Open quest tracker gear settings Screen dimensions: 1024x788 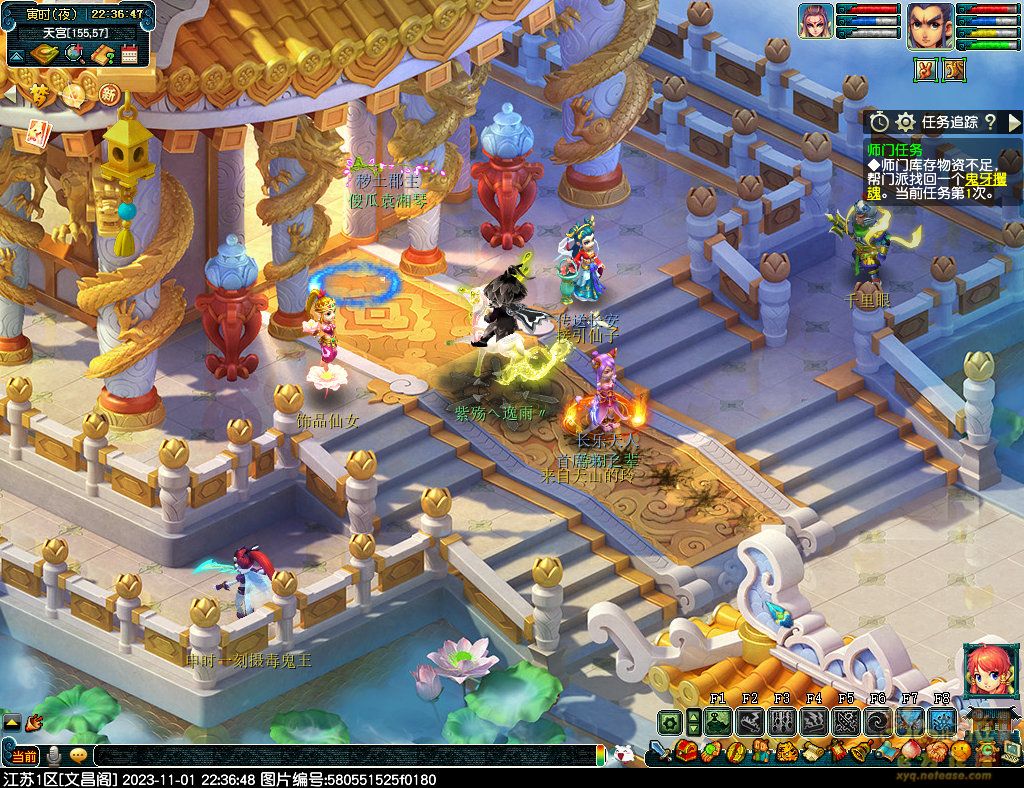906,122
